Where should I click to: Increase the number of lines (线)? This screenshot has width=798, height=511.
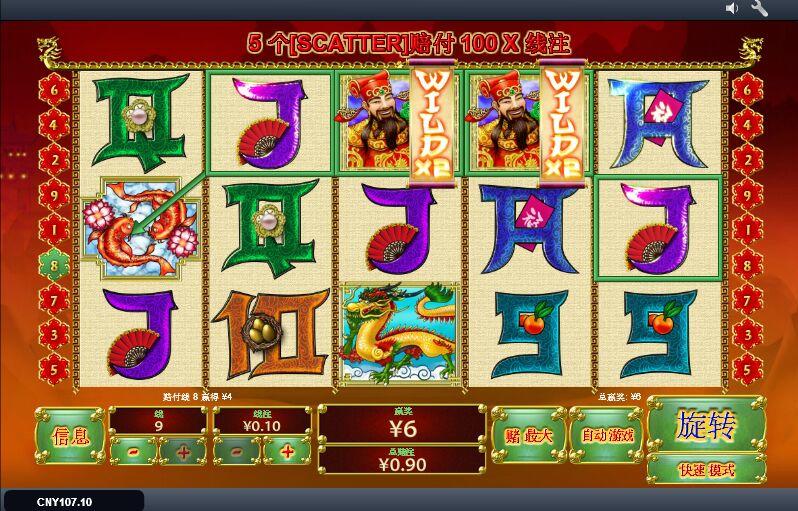coord(183,452)
